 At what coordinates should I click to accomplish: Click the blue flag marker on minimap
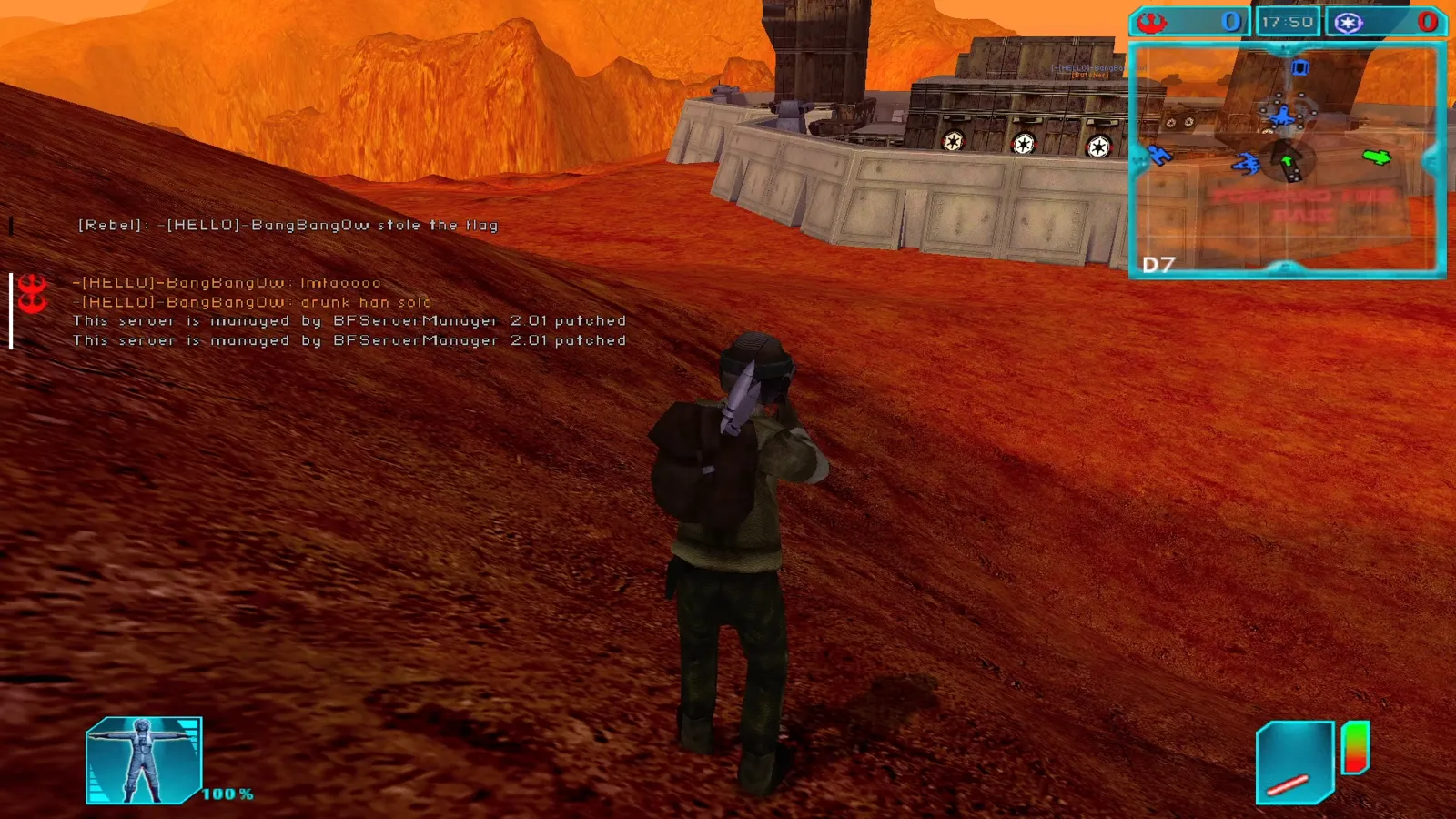1300,67
